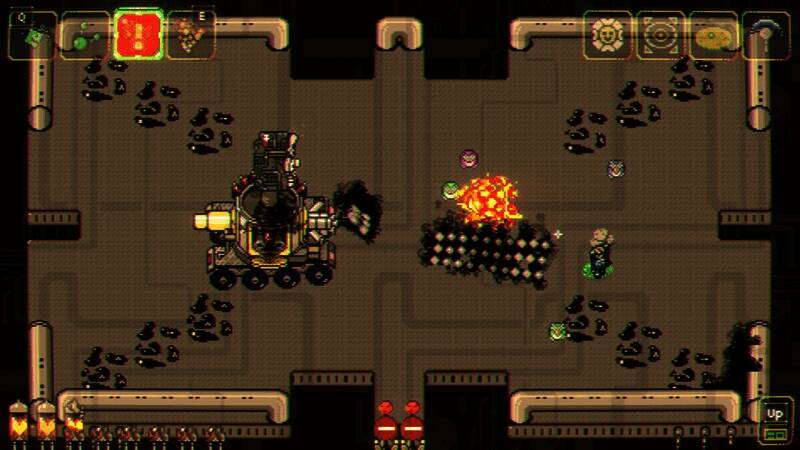Choose the green slime blobs weapon slot
The width and height of the screenshot is (800, 450).
[x=84, y=36]
